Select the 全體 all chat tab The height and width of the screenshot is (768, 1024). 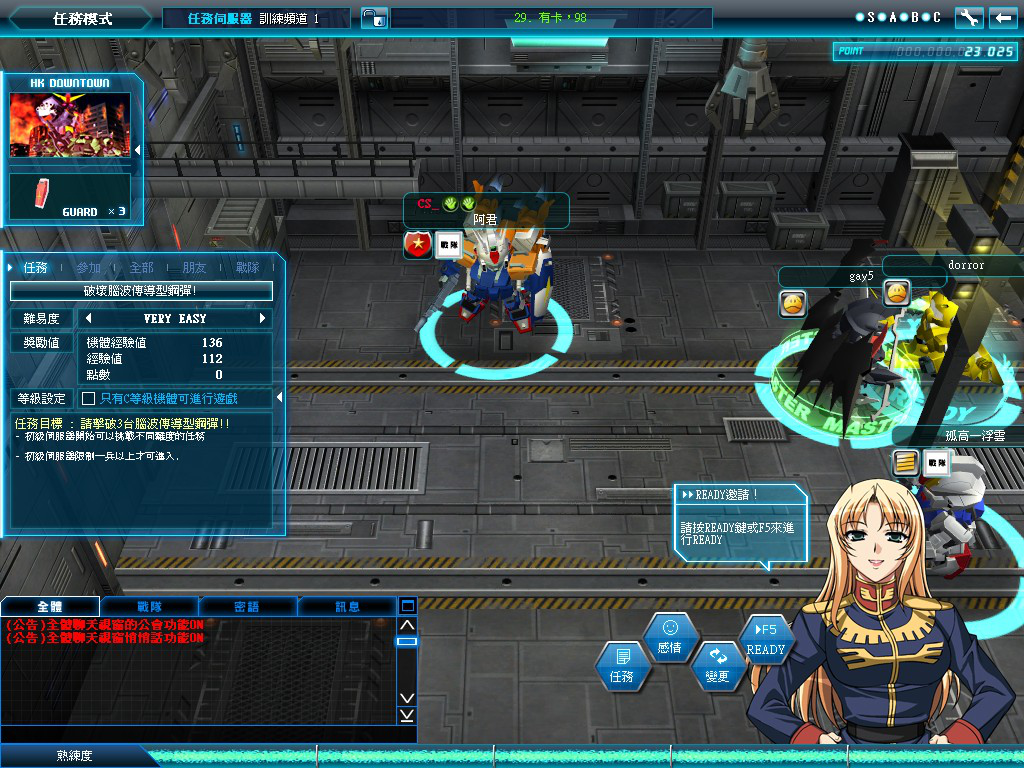(x=50, y=606)
